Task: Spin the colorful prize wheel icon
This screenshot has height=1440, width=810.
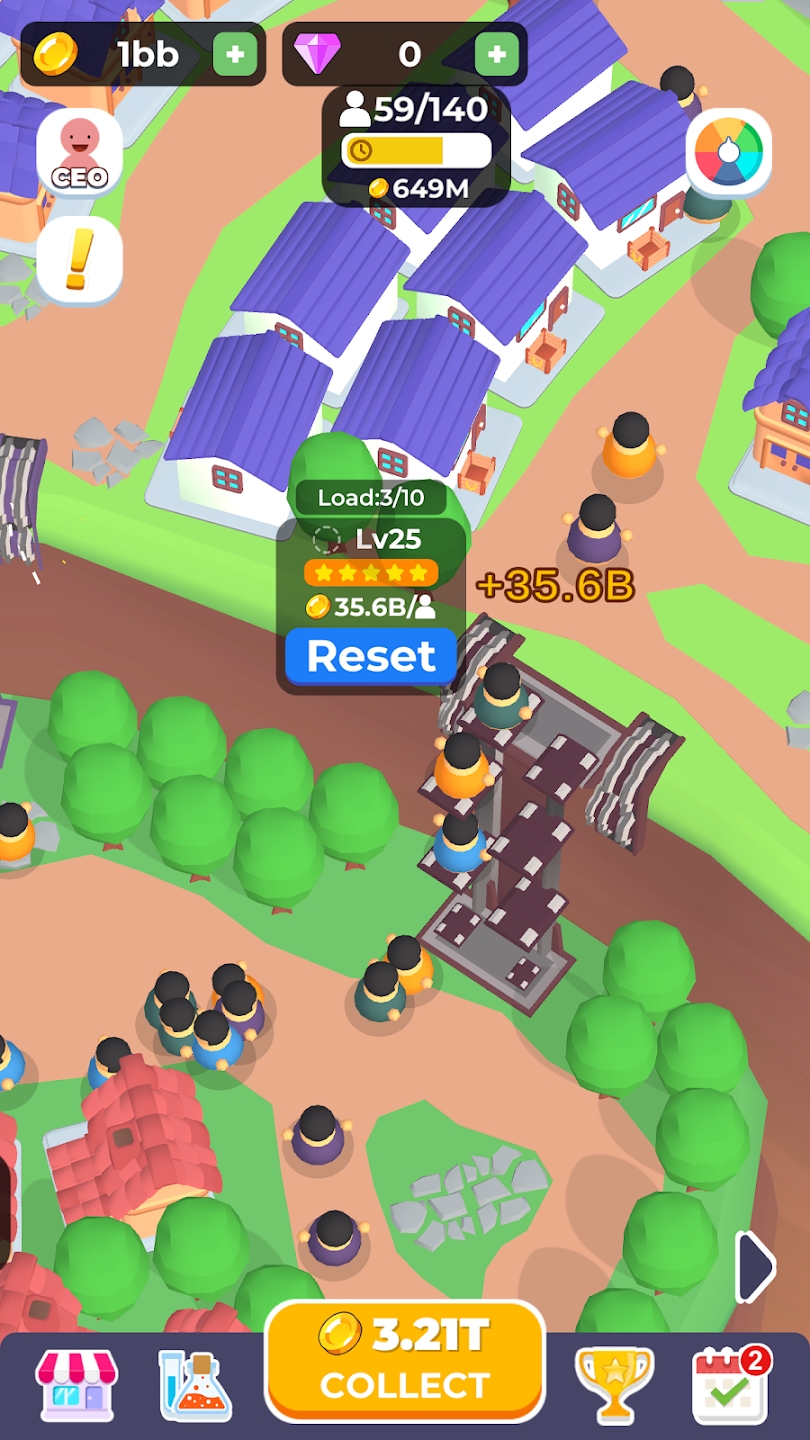Action: [729, 153]
